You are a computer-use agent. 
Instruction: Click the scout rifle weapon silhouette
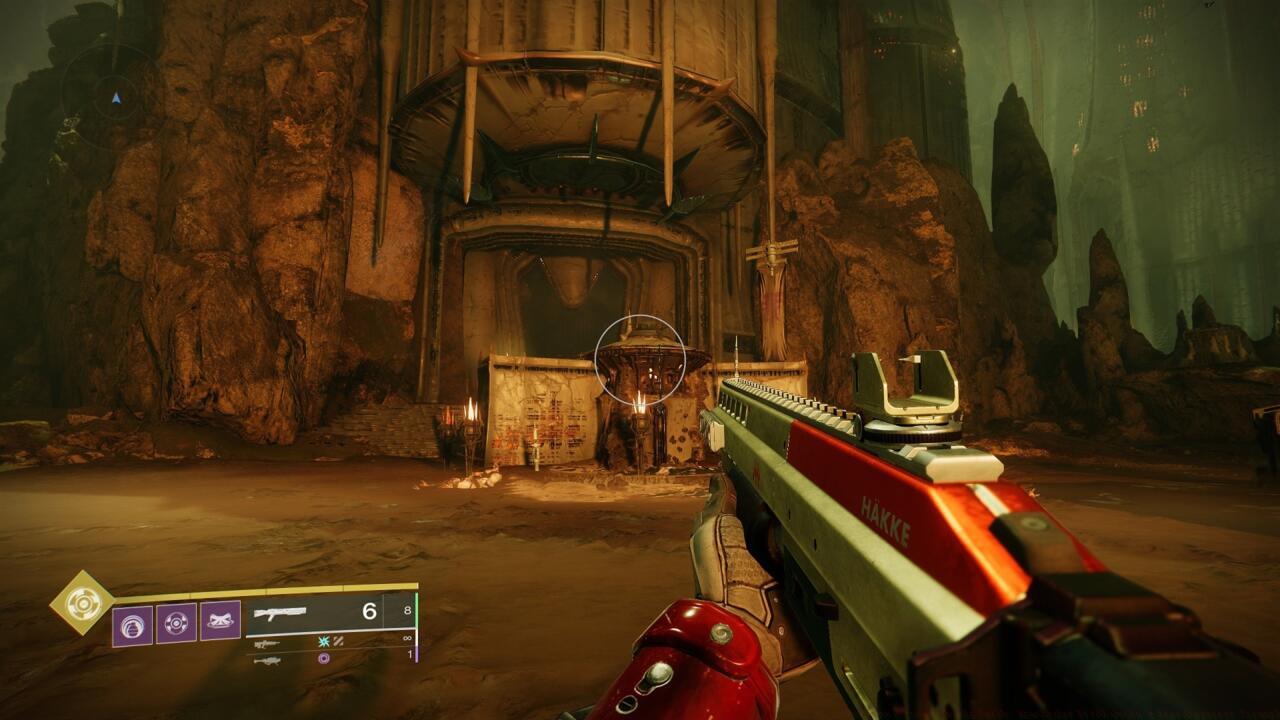pyautogui.click(x=265, y=641)
